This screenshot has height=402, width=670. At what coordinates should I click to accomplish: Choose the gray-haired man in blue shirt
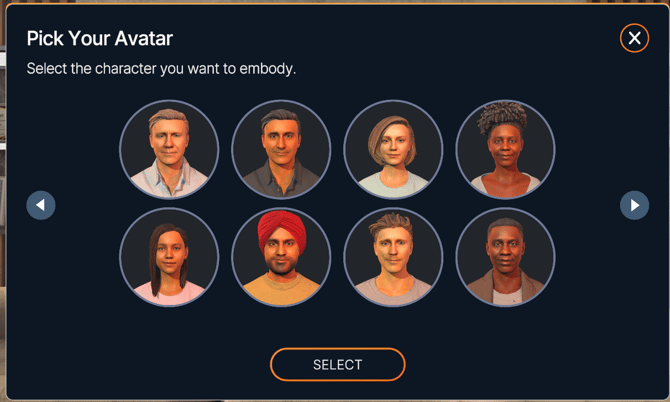pos(169,150)
